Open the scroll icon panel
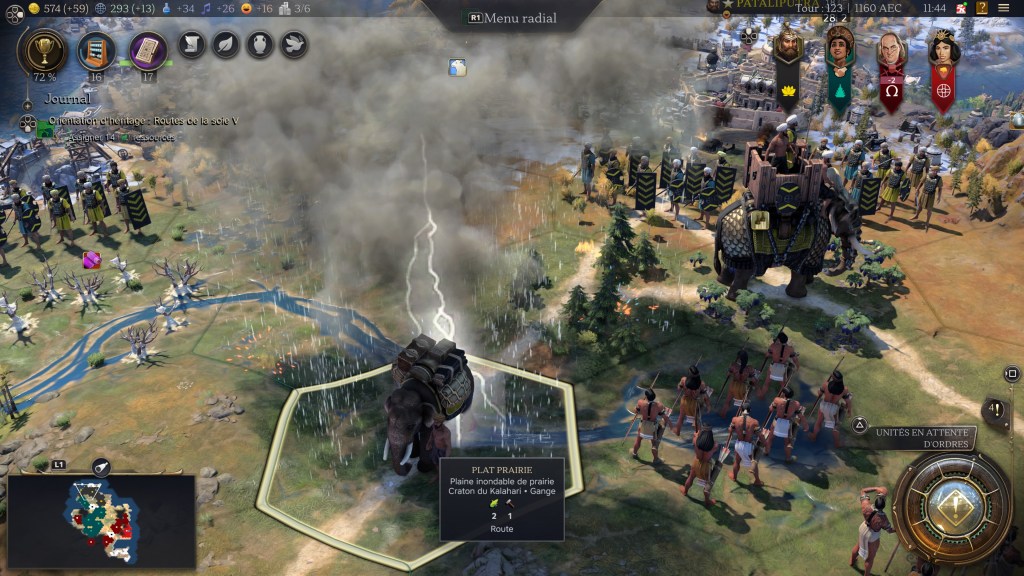 pyautogui.click(x=191, y=45)
